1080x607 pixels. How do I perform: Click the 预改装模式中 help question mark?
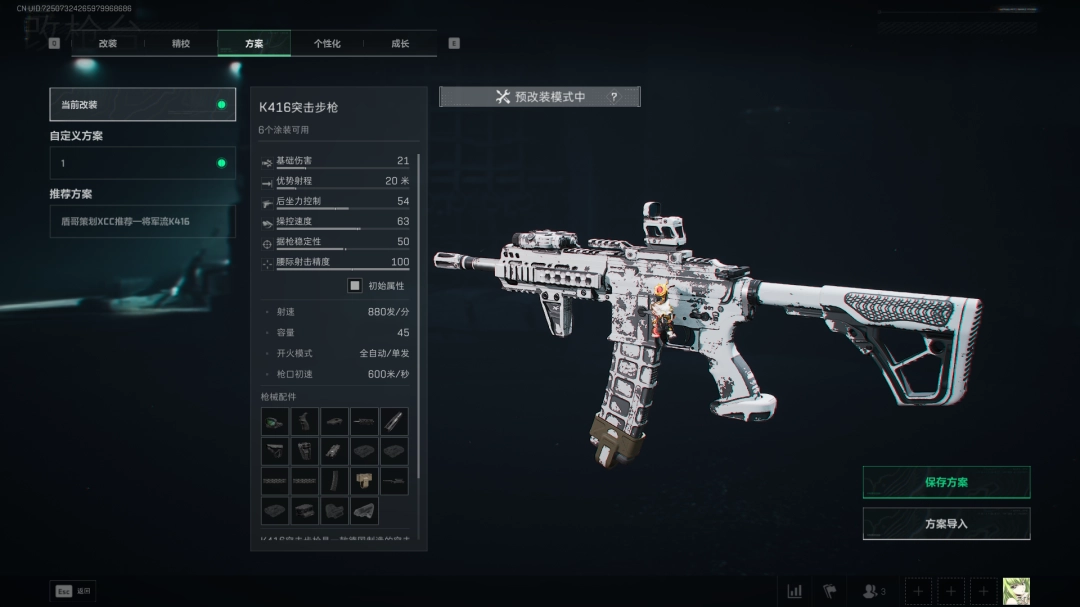click(614, 97)
